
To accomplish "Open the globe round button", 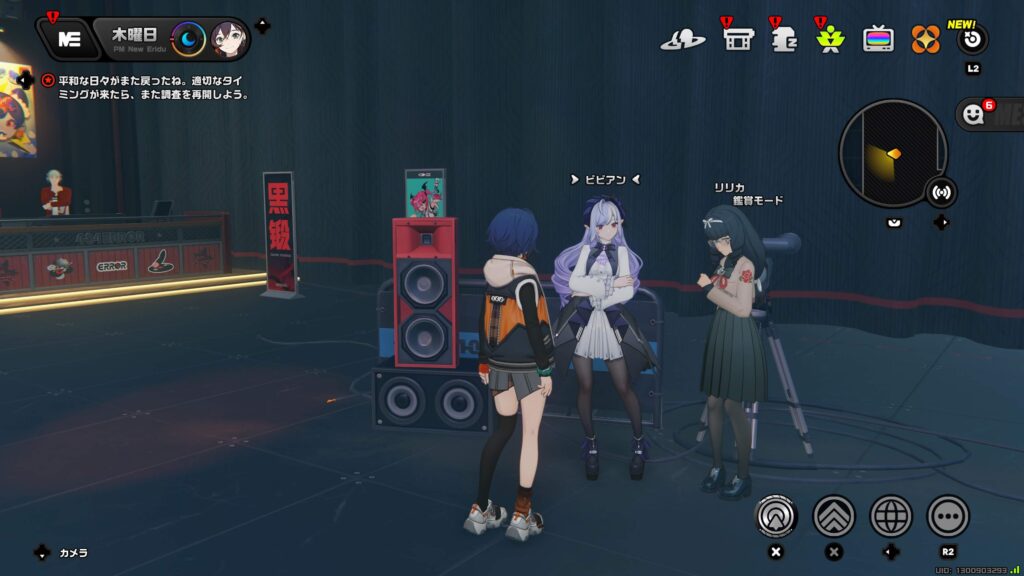I will tap(891, 516).
